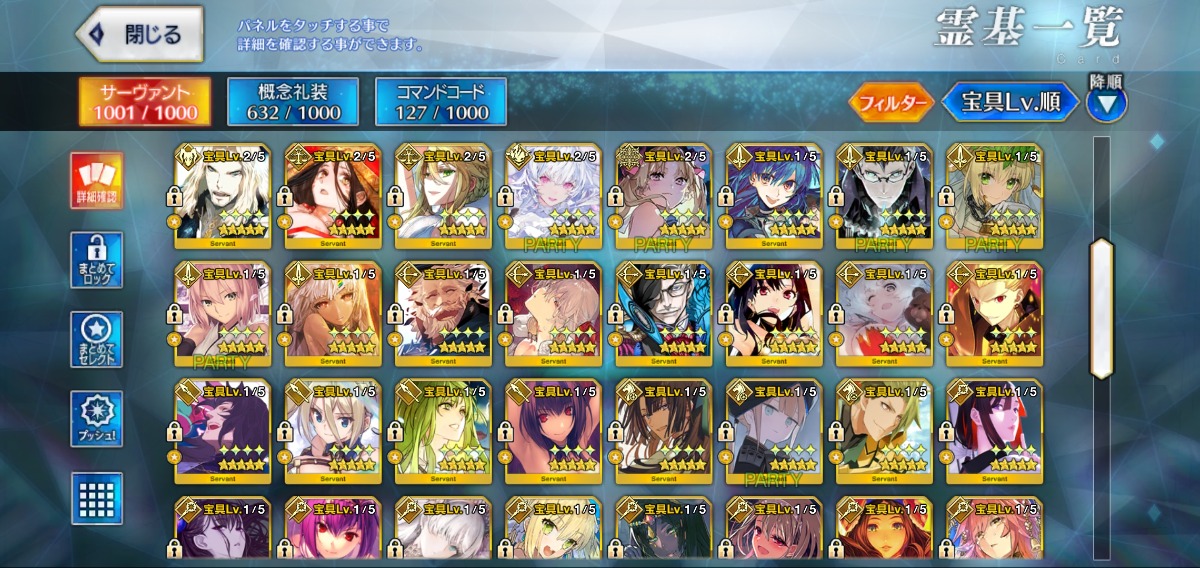
Task: Open the フィルター filter options
Action: coord(892,101)
